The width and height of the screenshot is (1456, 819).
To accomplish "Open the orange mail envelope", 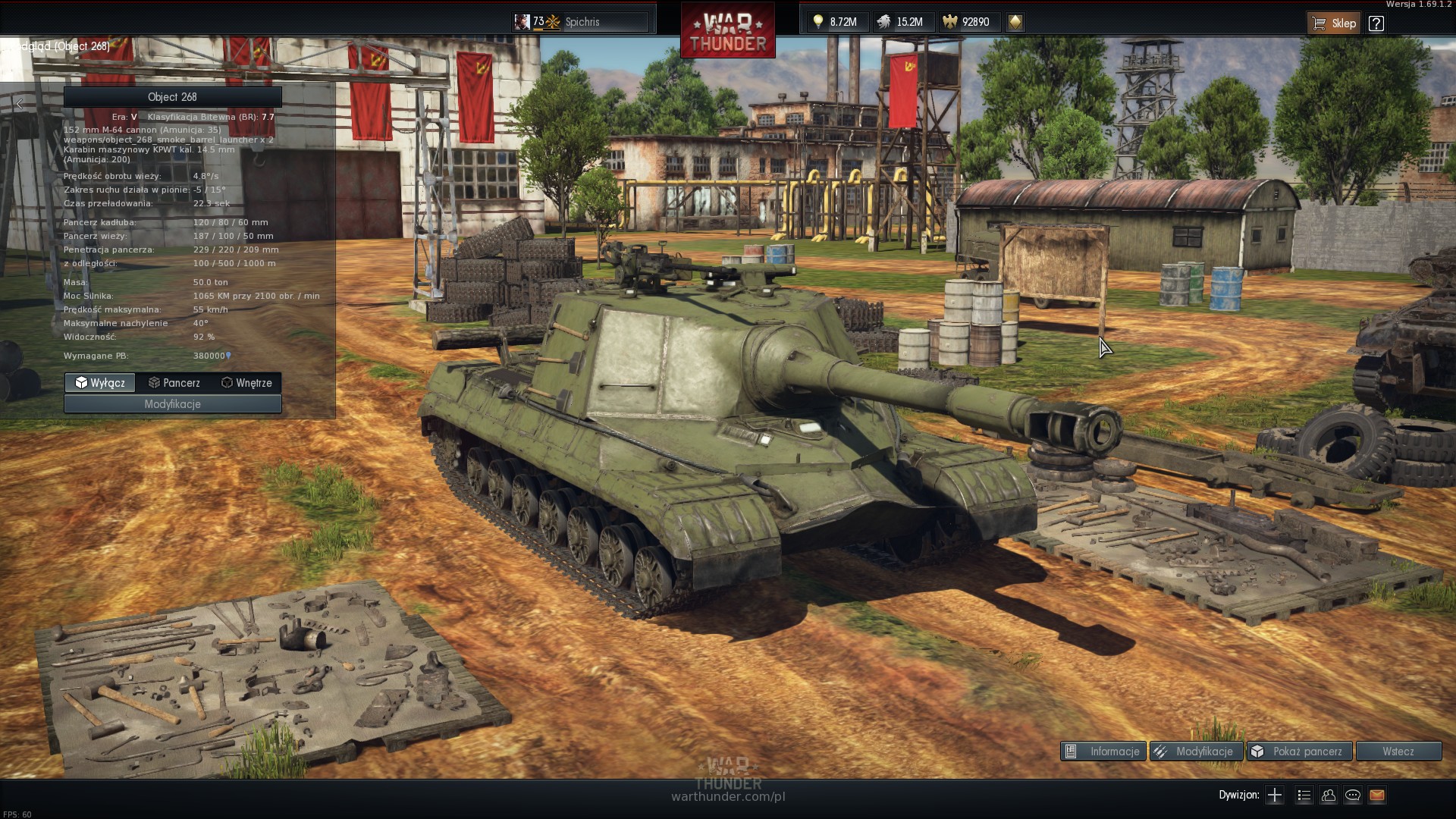I will tap(1377, 795).
